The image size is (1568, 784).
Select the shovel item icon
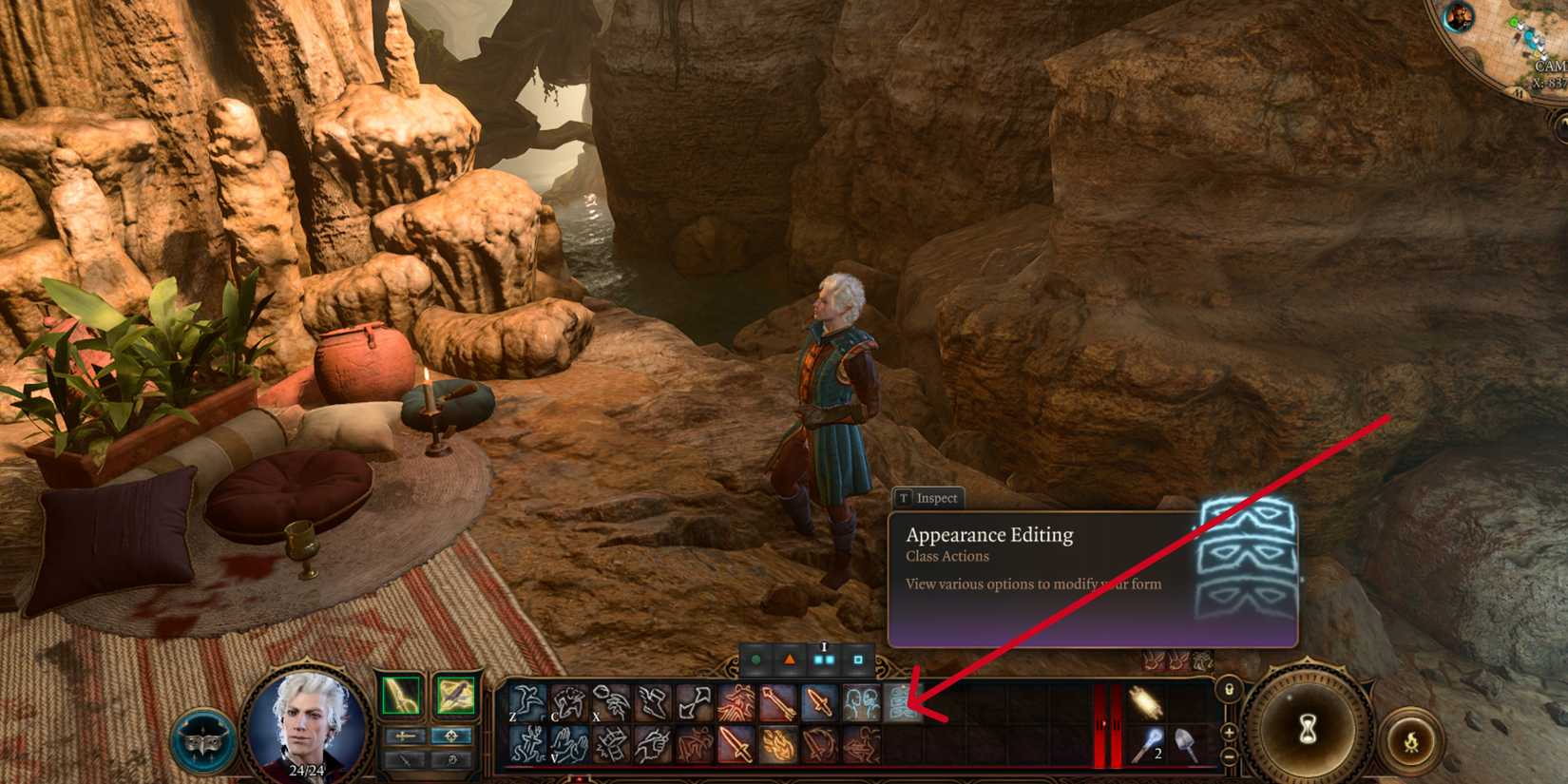point(1186,743)
